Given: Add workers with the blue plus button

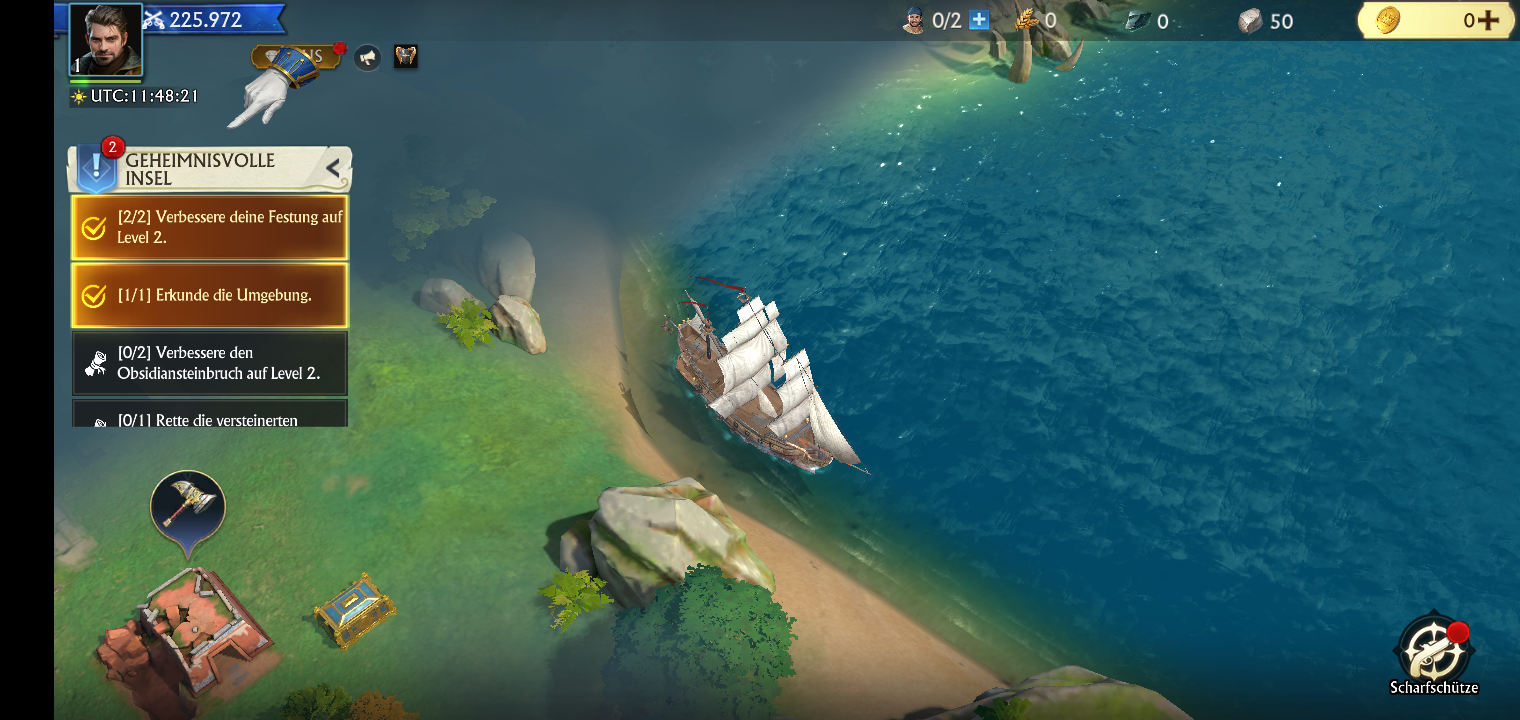Looking at the screenshot, I should (978, 20).
